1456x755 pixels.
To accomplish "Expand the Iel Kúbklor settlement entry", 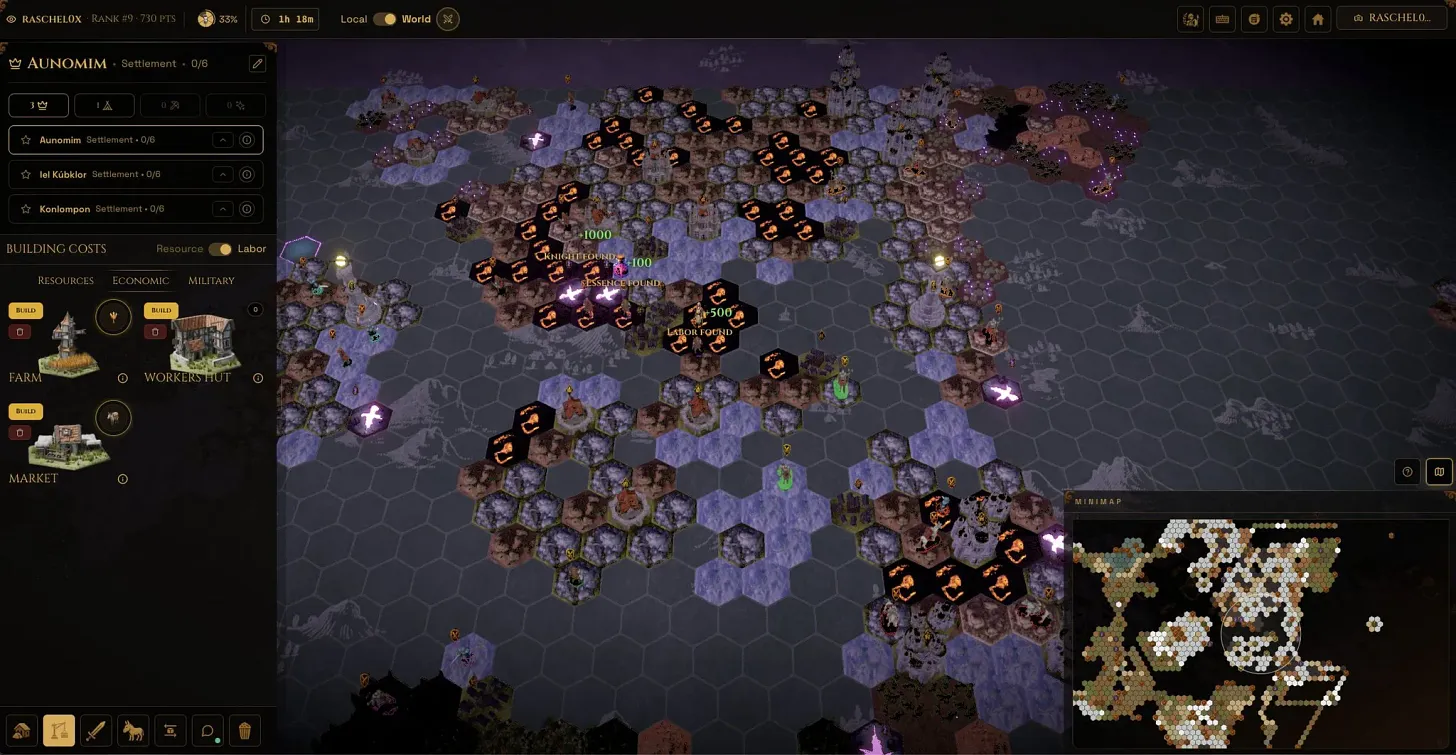I will click(x=223, y=174).
